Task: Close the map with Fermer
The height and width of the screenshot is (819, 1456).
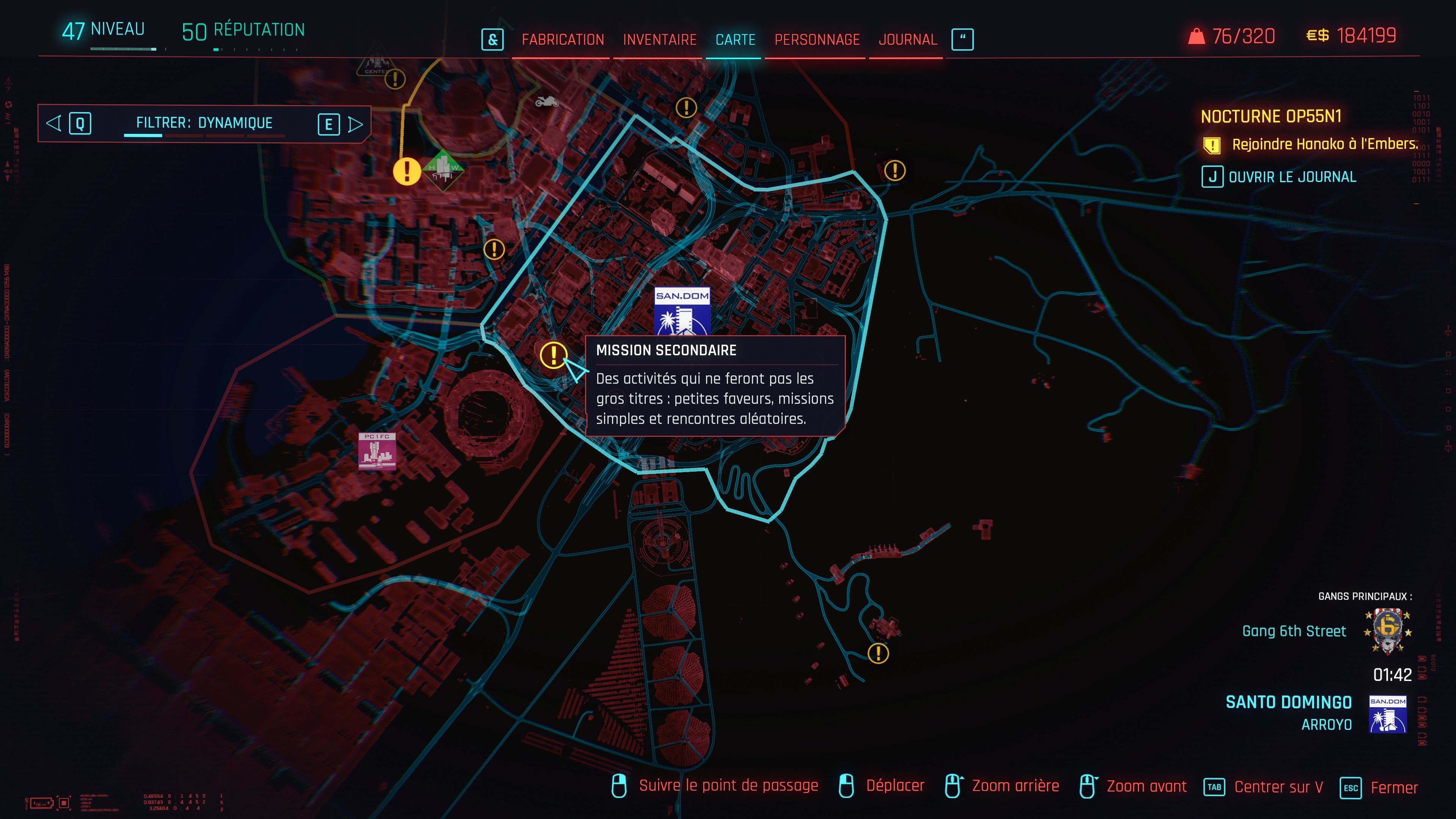Action: (x=1394, y=788)
